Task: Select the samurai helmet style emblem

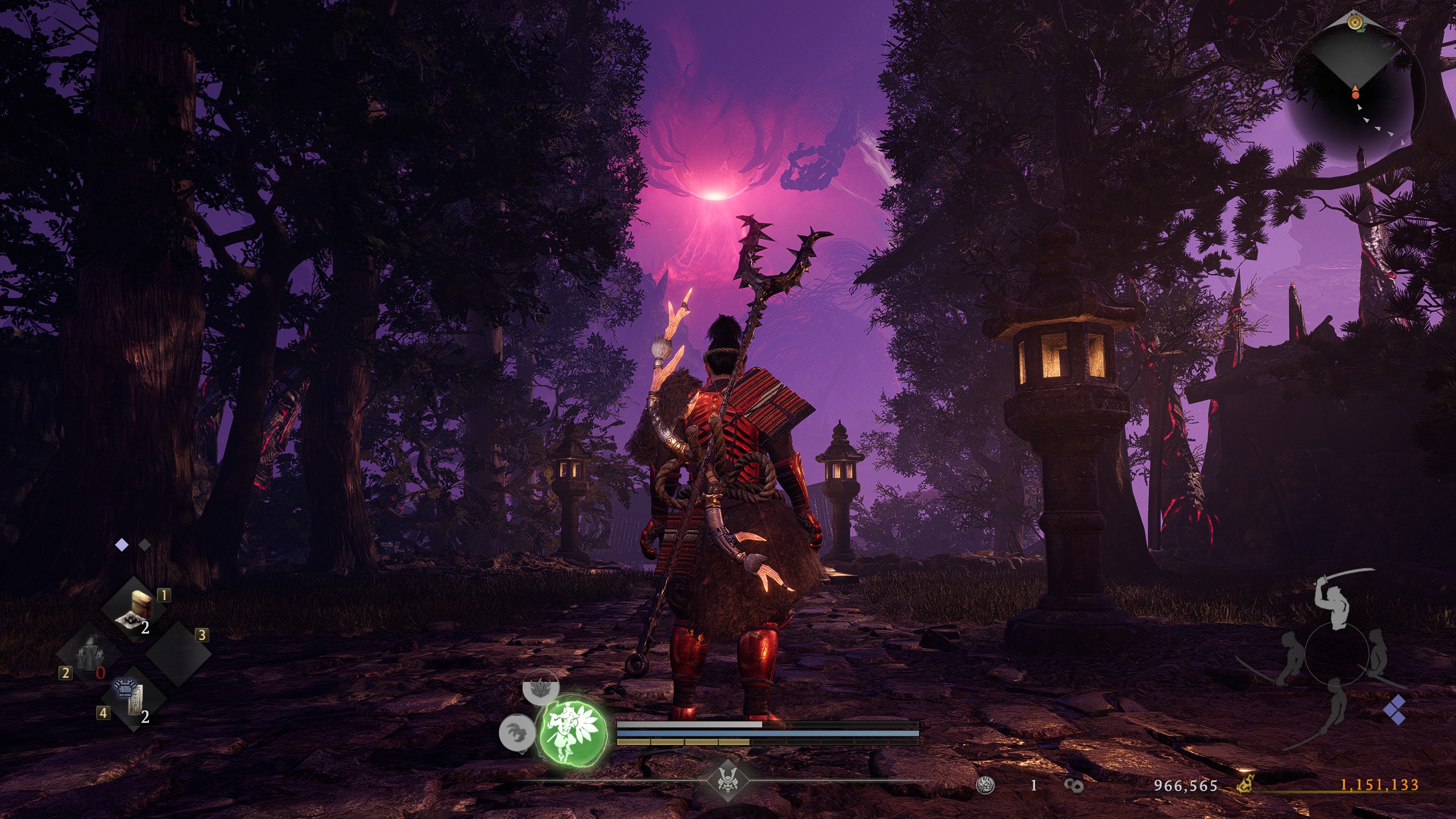Action: click(x=727, y=780)
